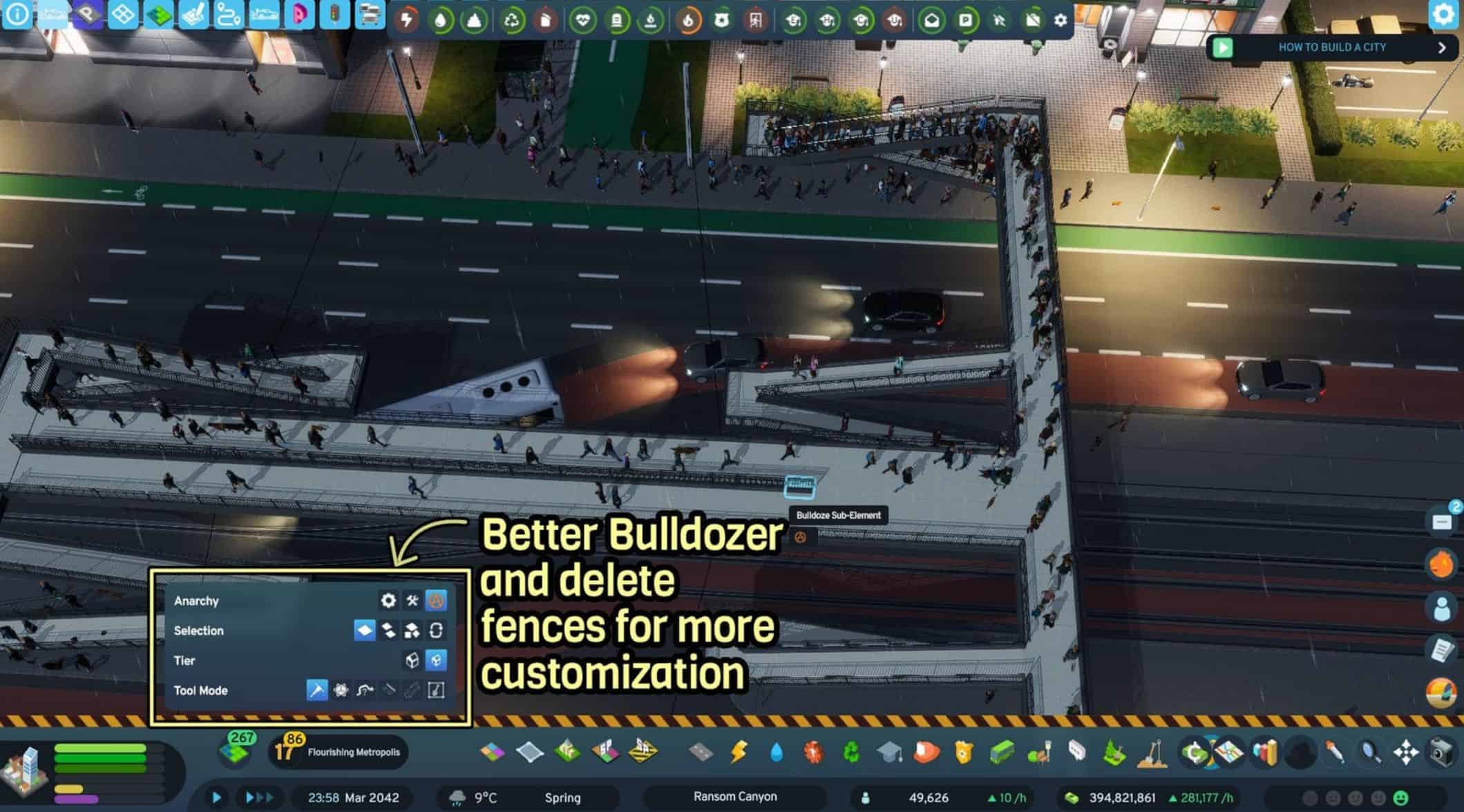Set simulation to triple speed
Screen dimensions: 1464x812
(x=260, y=797)
